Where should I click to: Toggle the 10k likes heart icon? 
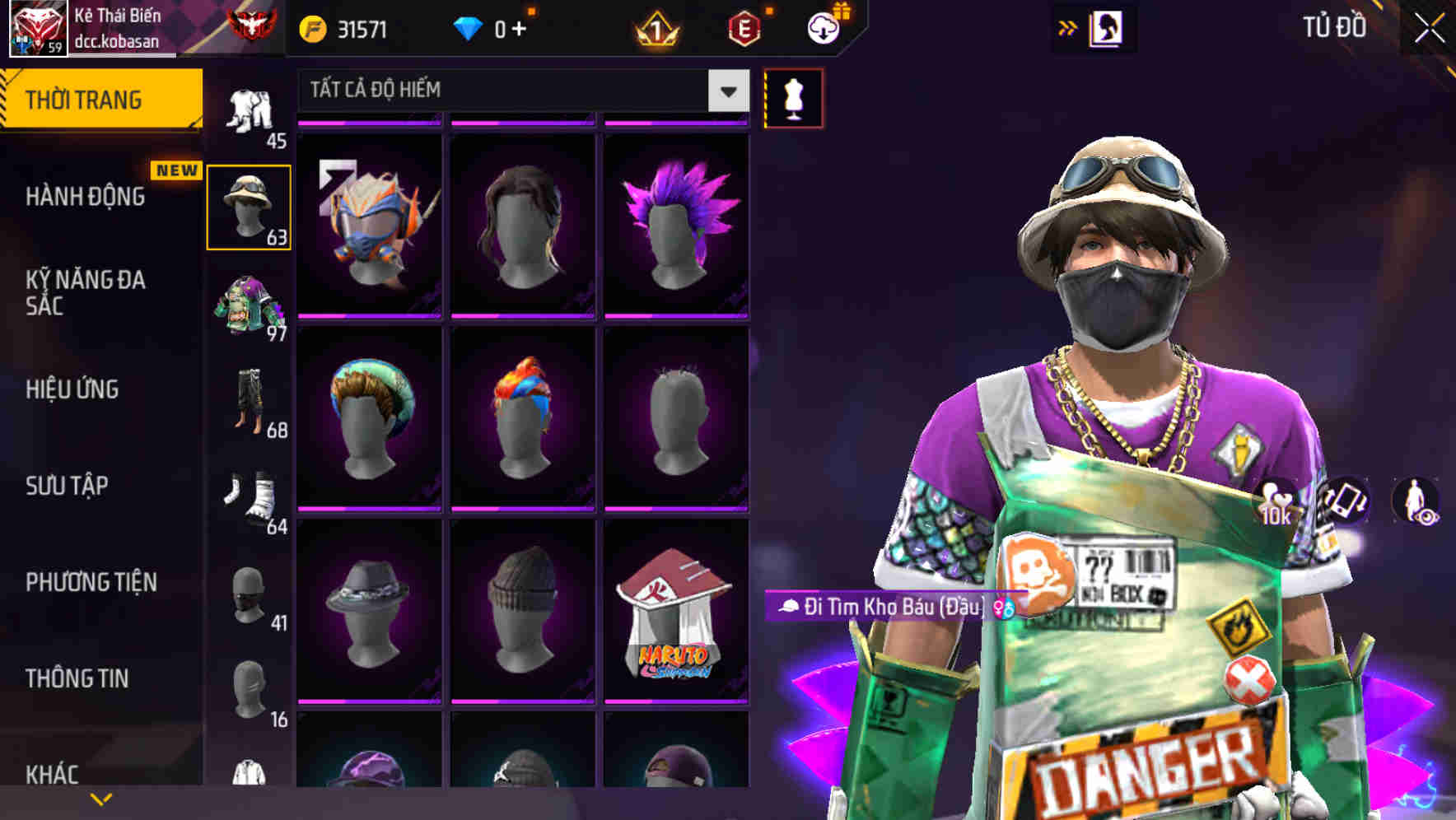1276,502
